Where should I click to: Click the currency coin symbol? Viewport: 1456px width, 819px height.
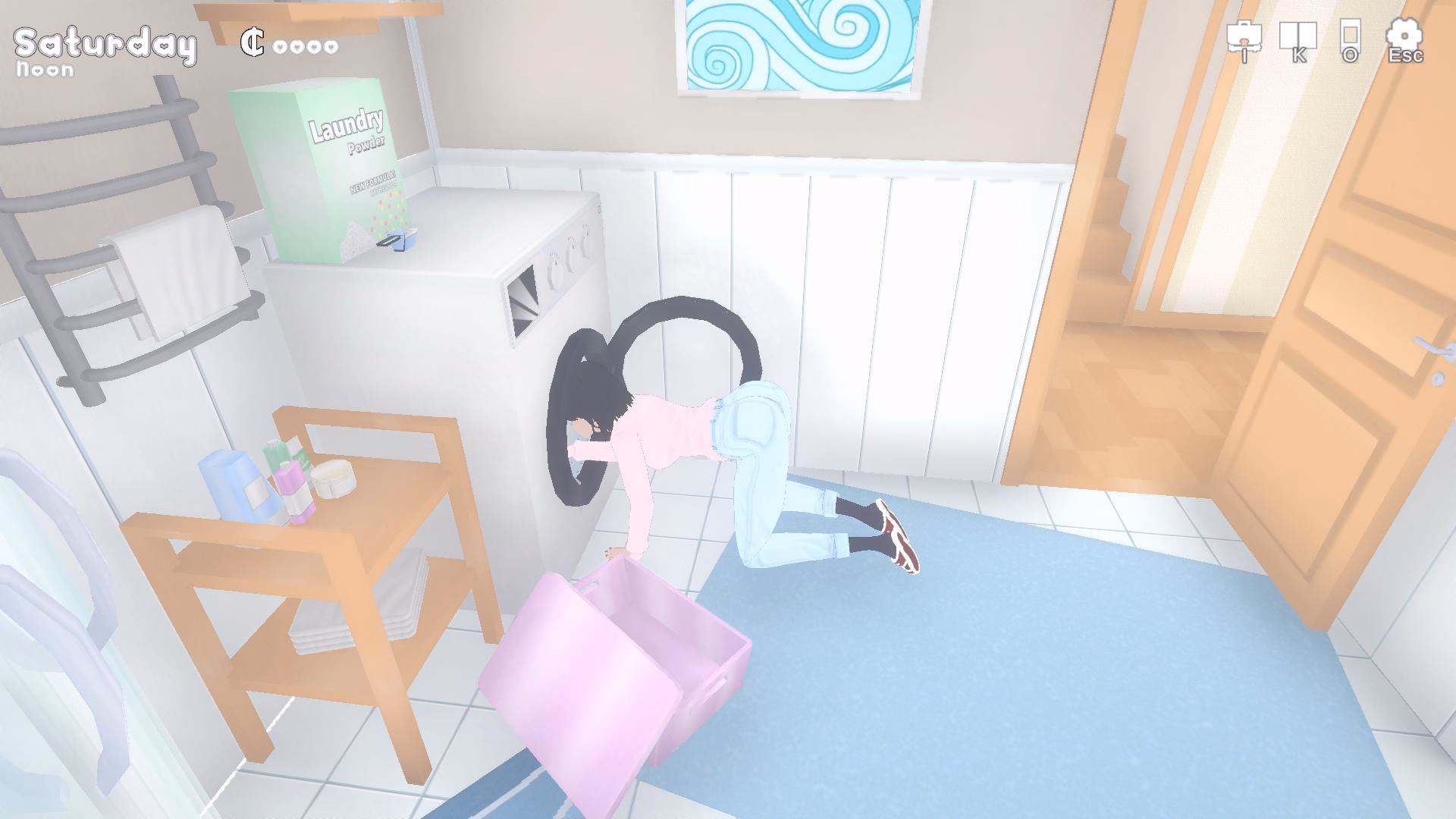click(254, 43)
